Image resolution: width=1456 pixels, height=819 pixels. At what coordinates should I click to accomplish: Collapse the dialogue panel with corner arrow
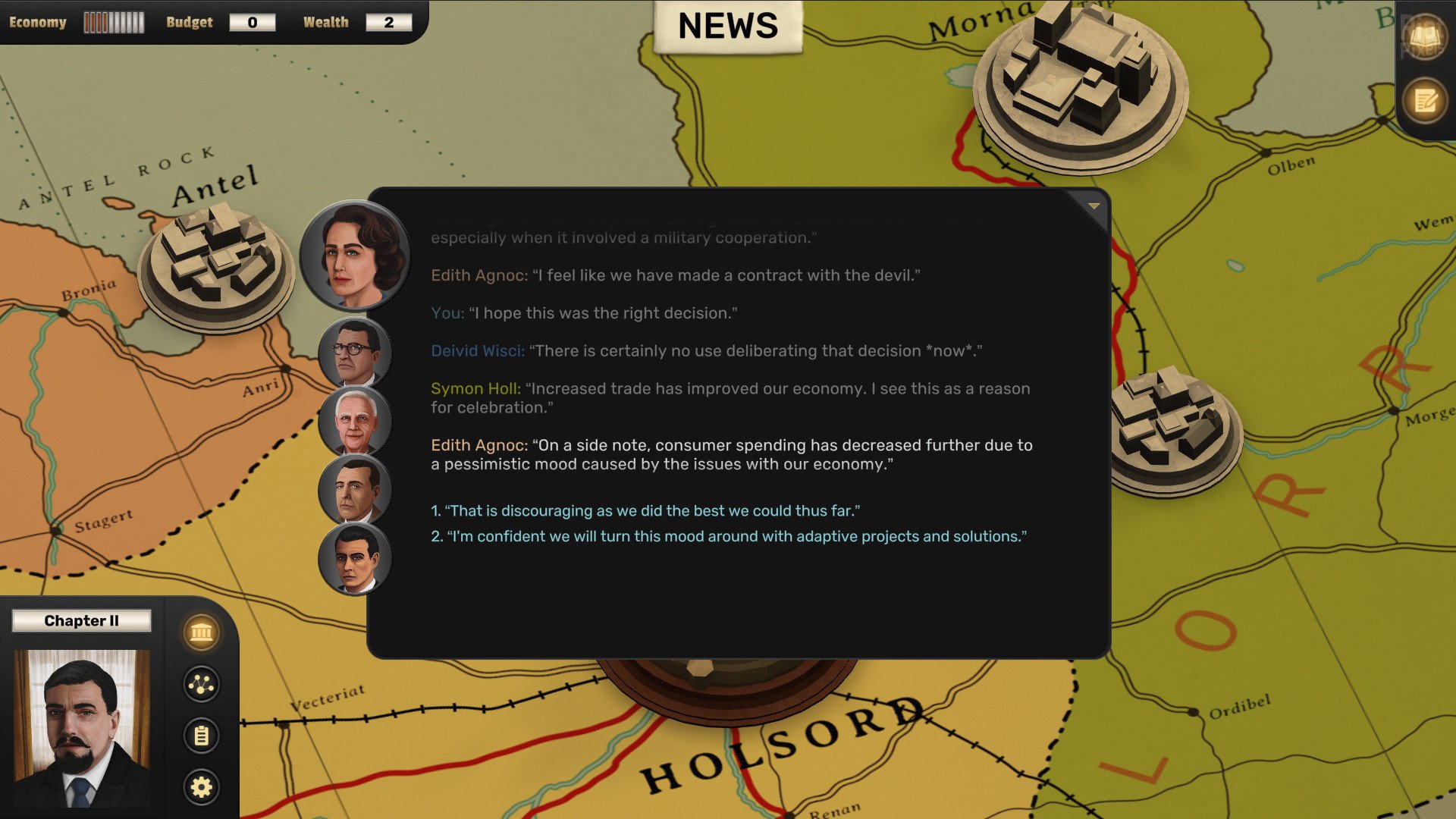[1094, 206]
